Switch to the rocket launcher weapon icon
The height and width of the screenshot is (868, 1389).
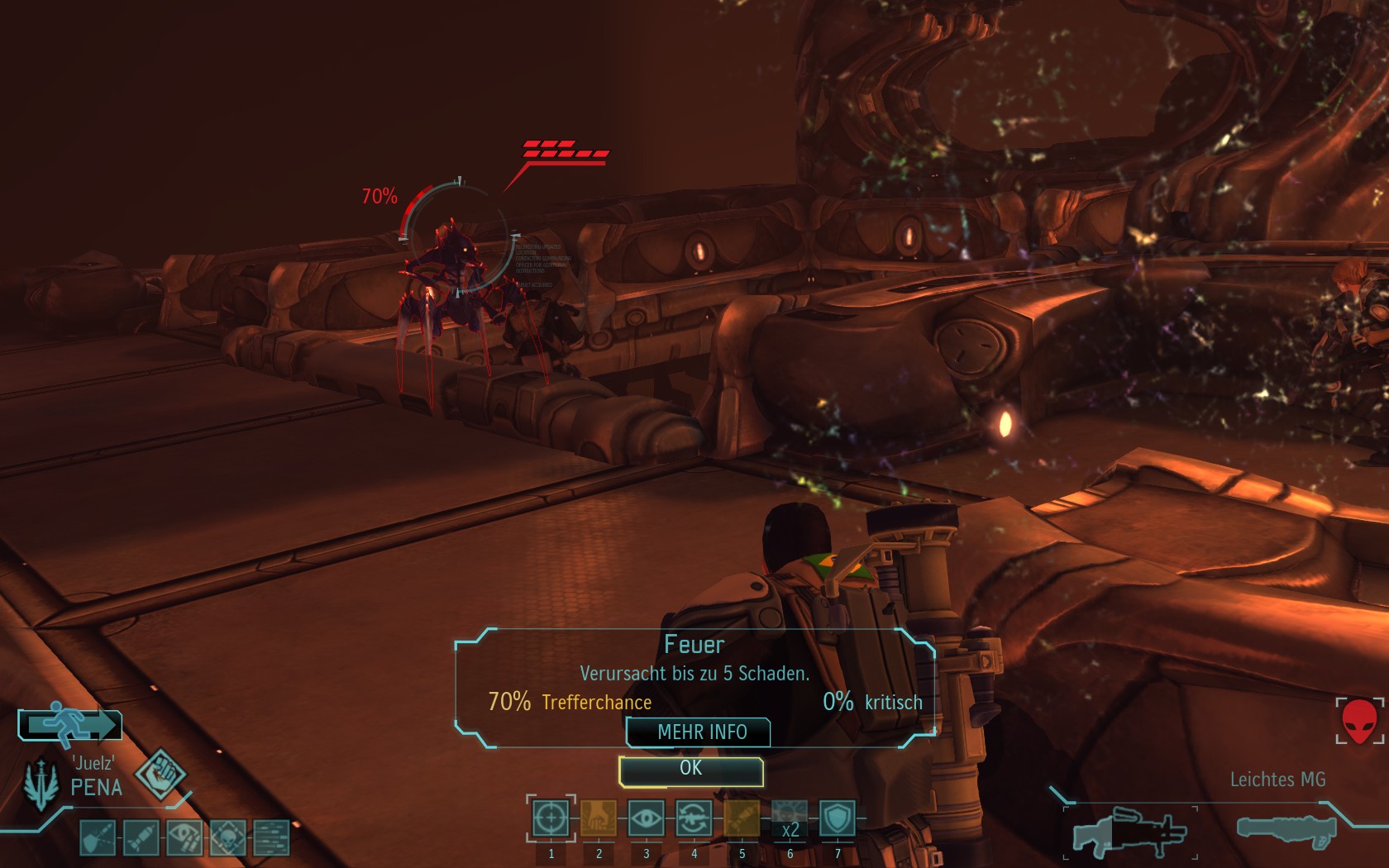[x=1286, y=830]
